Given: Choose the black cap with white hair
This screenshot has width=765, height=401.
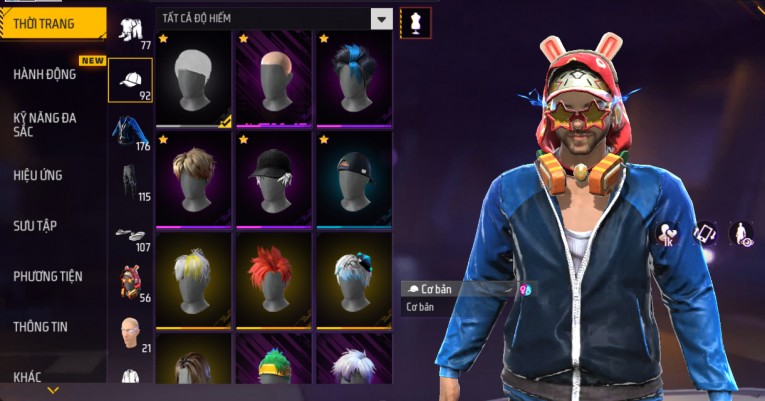Looking at the screenshot, I should pos(273,179).
